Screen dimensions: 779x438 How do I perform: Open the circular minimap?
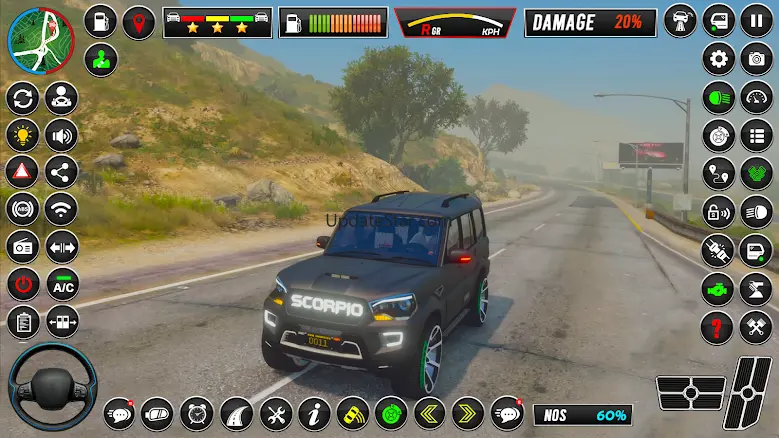point(41,41)
